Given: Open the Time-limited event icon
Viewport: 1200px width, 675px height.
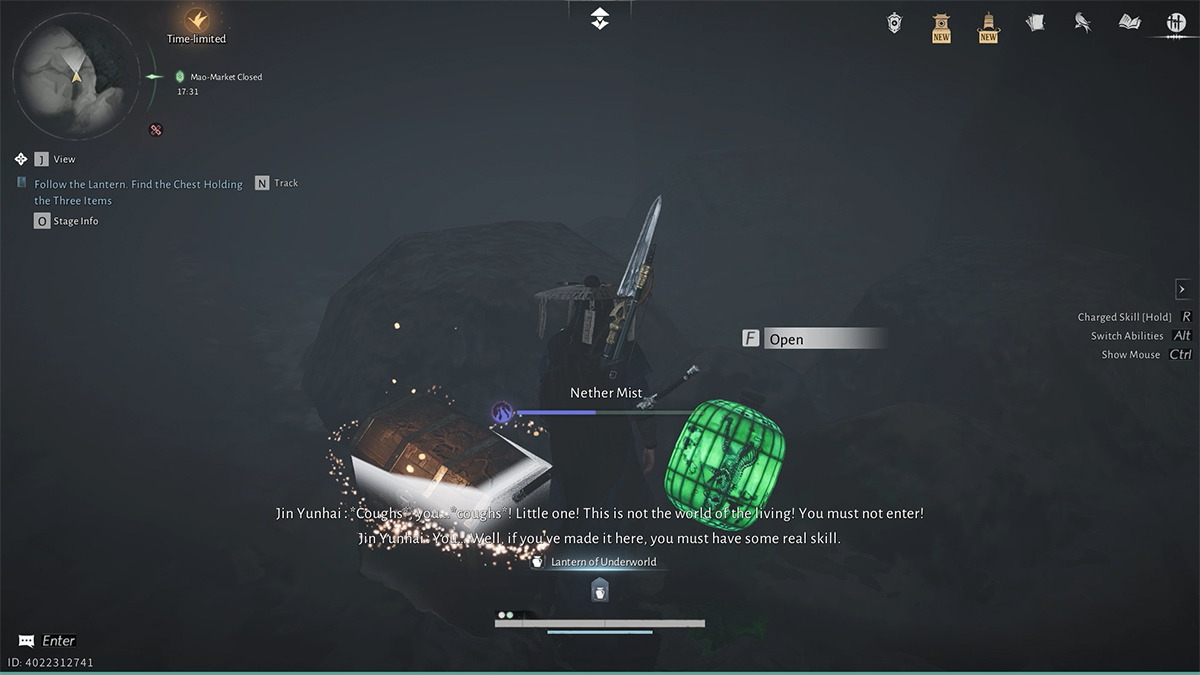Looking at the screenshot, I should click(x=196, y=20).
